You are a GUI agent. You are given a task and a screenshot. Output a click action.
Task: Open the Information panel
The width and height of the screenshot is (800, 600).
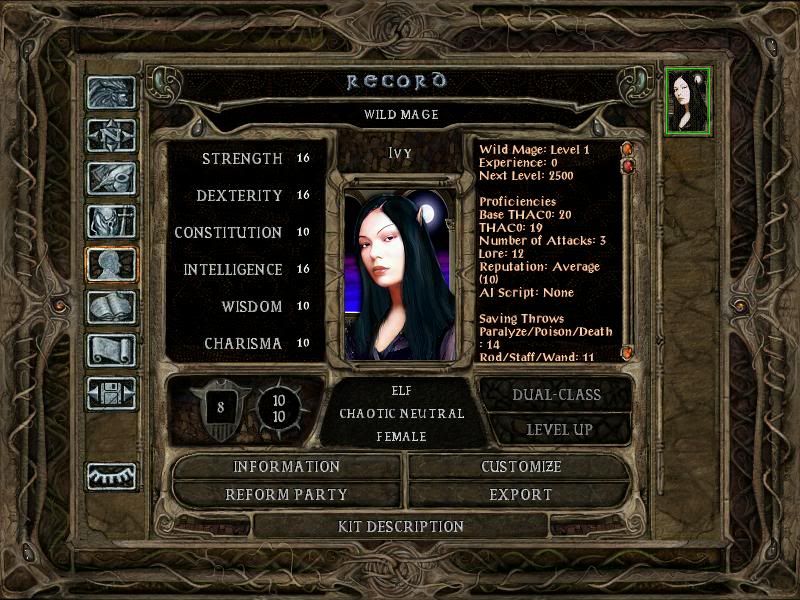pos(287,467)
